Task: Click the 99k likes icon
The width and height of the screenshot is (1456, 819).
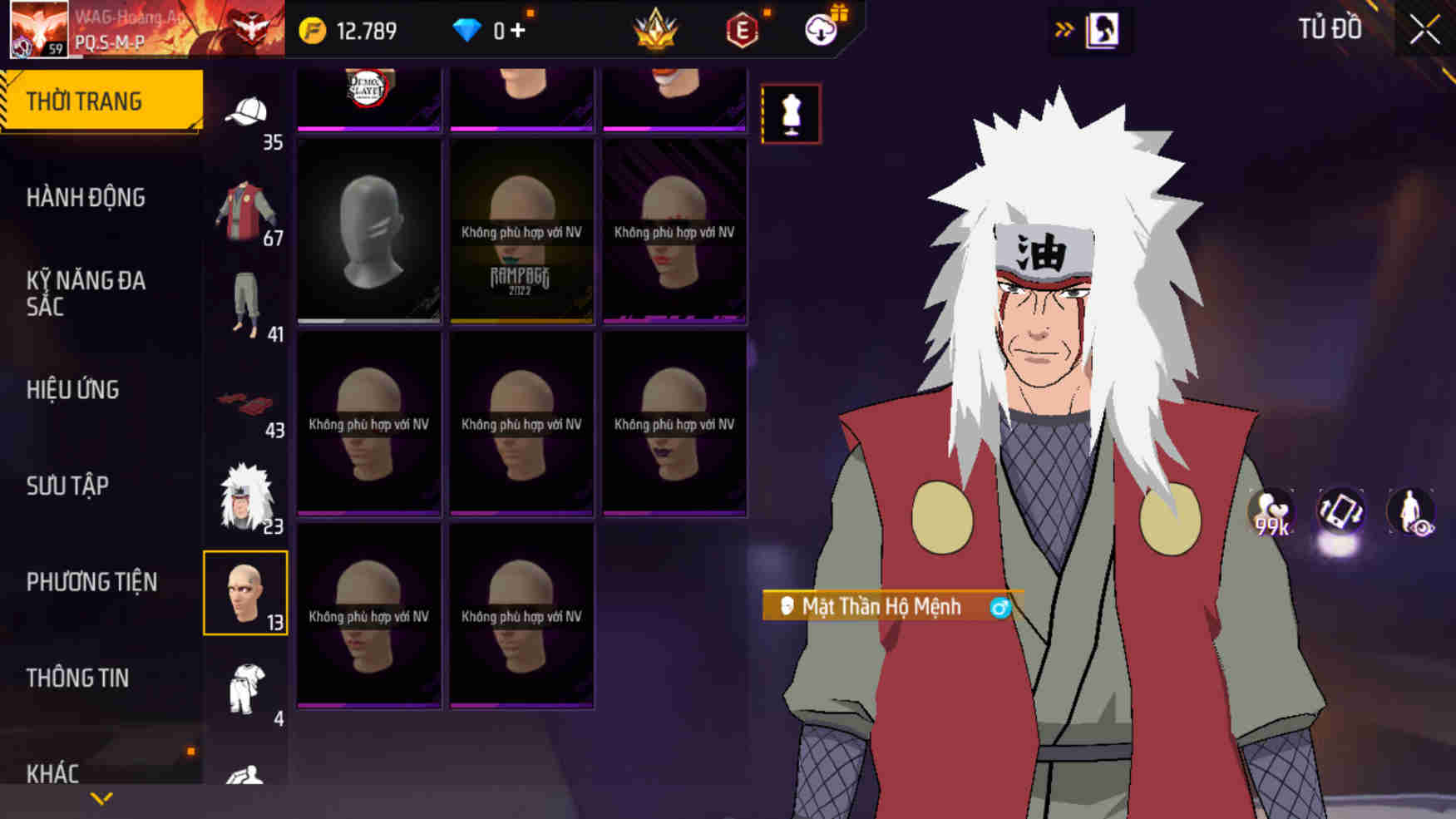Action: click(x=1272, y=513)
